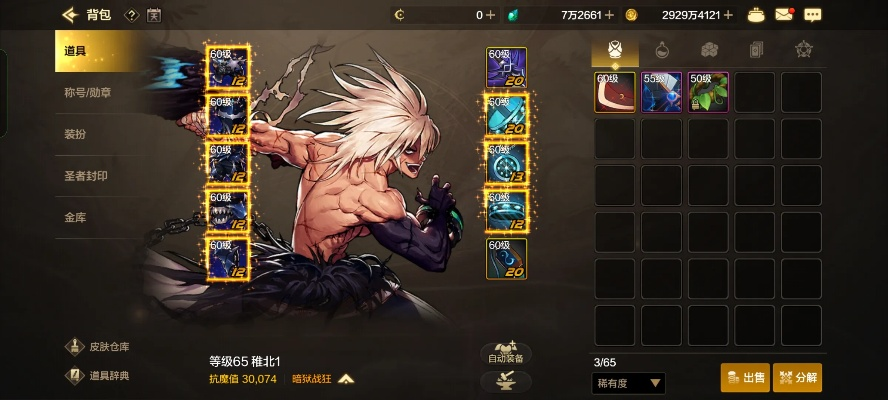Switch to the 装扮 (costume) section
This screenshot has height=400, width=888.
click(x=76, y=134)
